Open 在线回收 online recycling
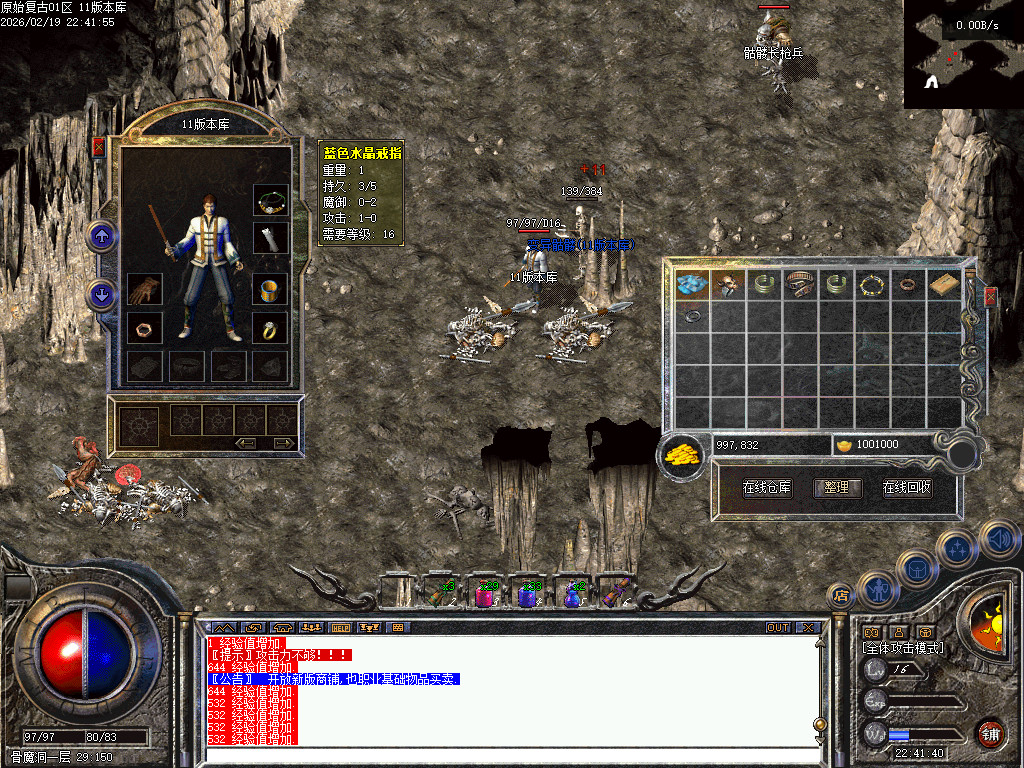 pos(907,488)
